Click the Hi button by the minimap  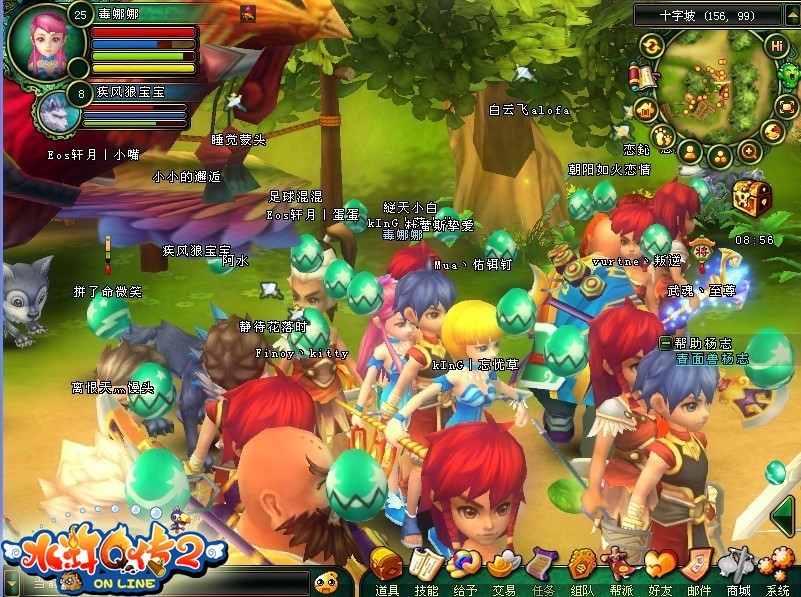coord(776,45)
